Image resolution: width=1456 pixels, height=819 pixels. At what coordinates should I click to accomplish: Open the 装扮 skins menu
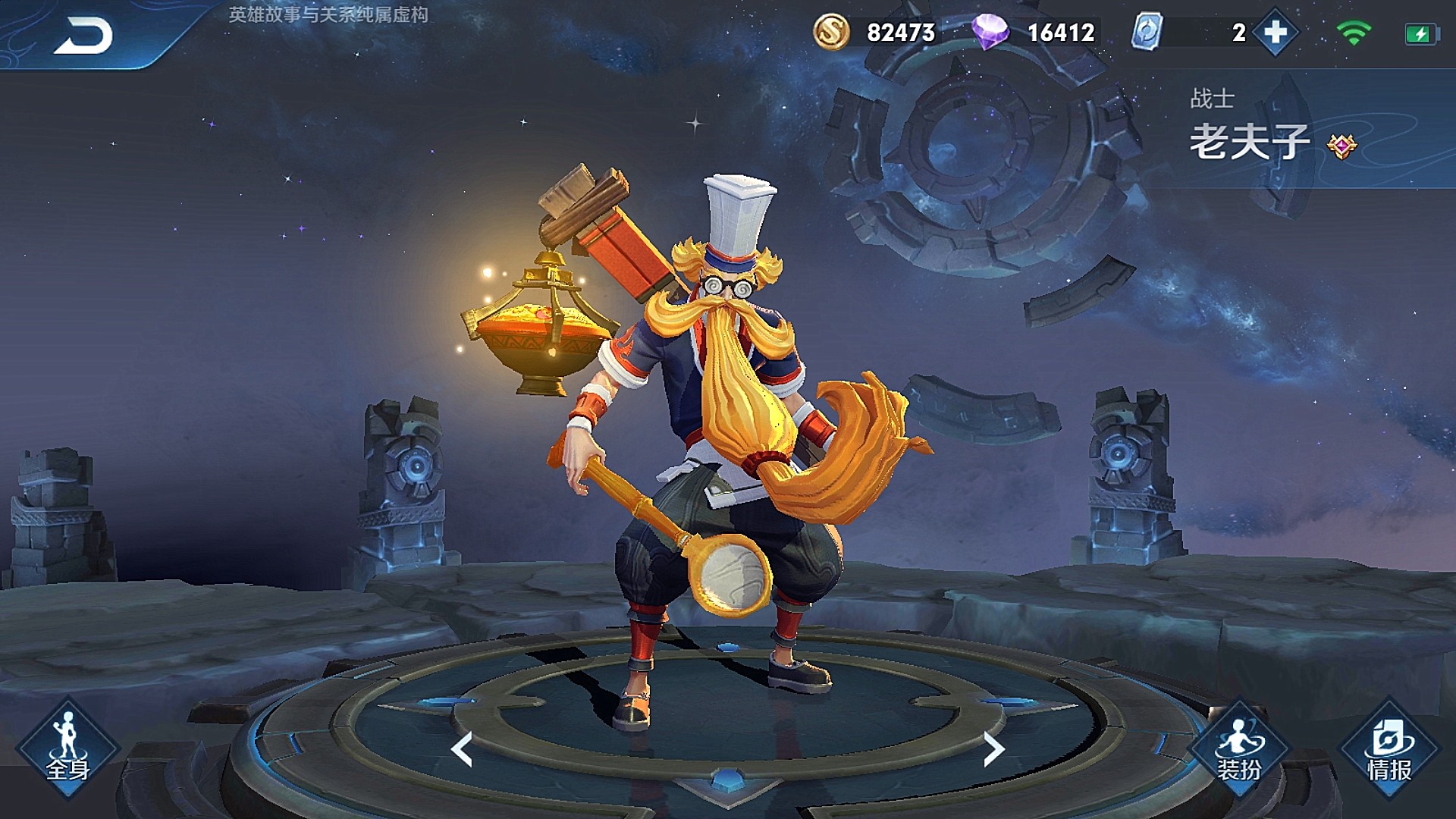(x=1238, y=748)
